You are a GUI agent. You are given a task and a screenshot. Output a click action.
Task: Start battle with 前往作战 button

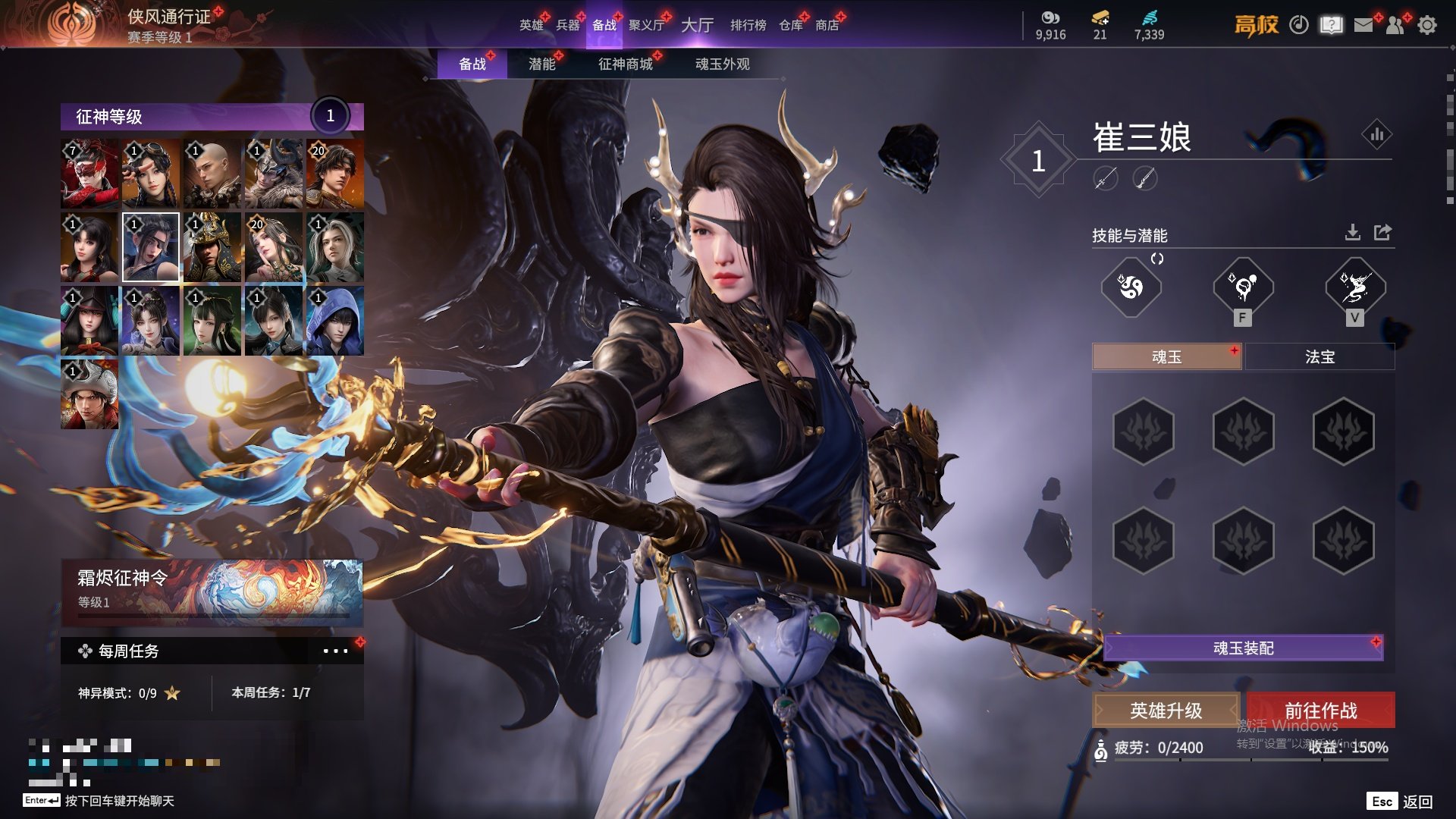pos(1320,711)
